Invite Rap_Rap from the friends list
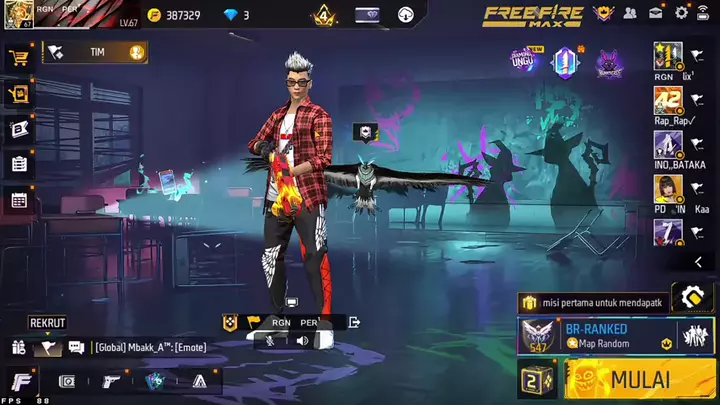 click(x=668, y=100)
